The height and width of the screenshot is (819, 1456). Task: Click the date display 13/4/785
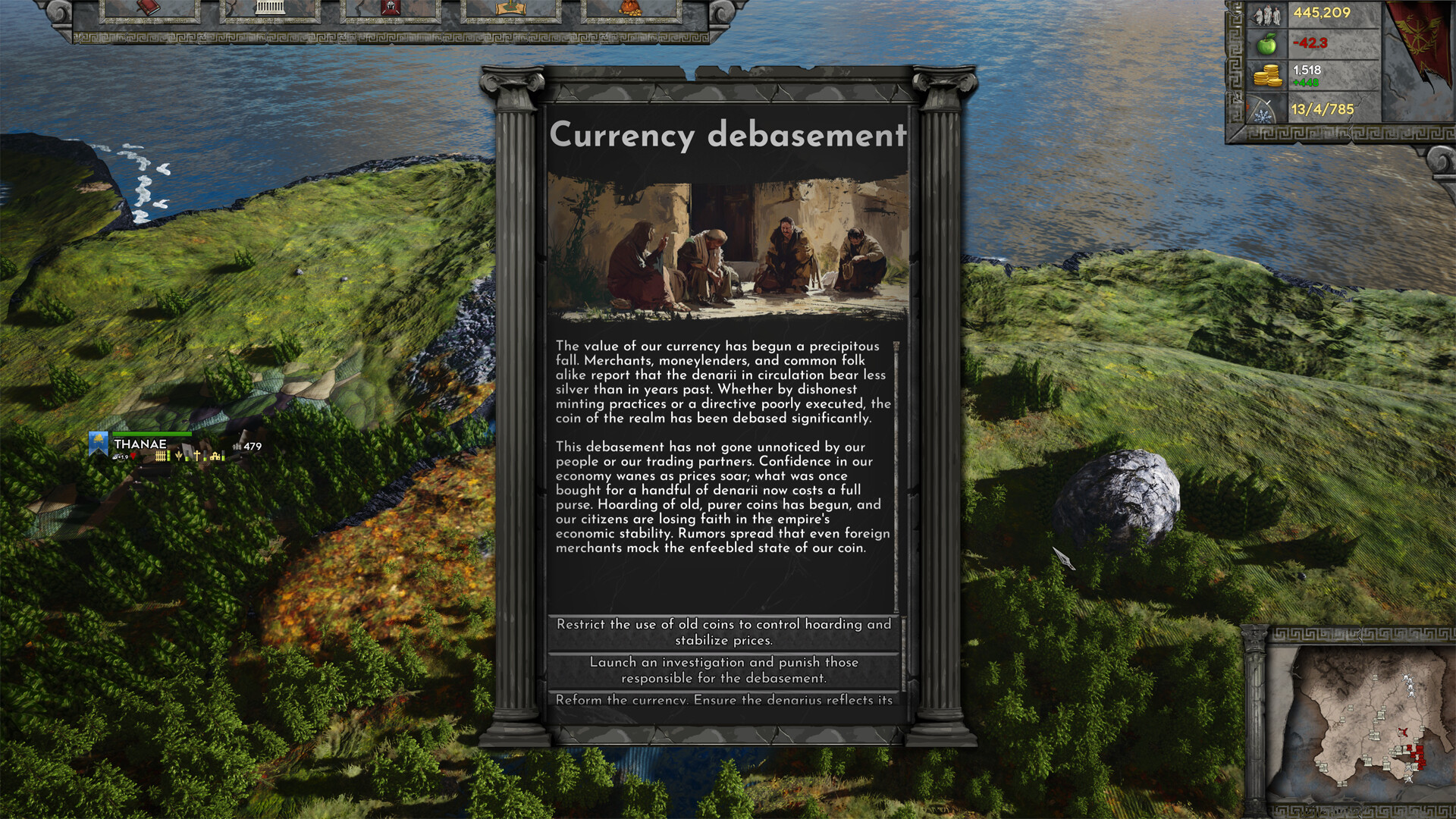tap(1322, 108)
